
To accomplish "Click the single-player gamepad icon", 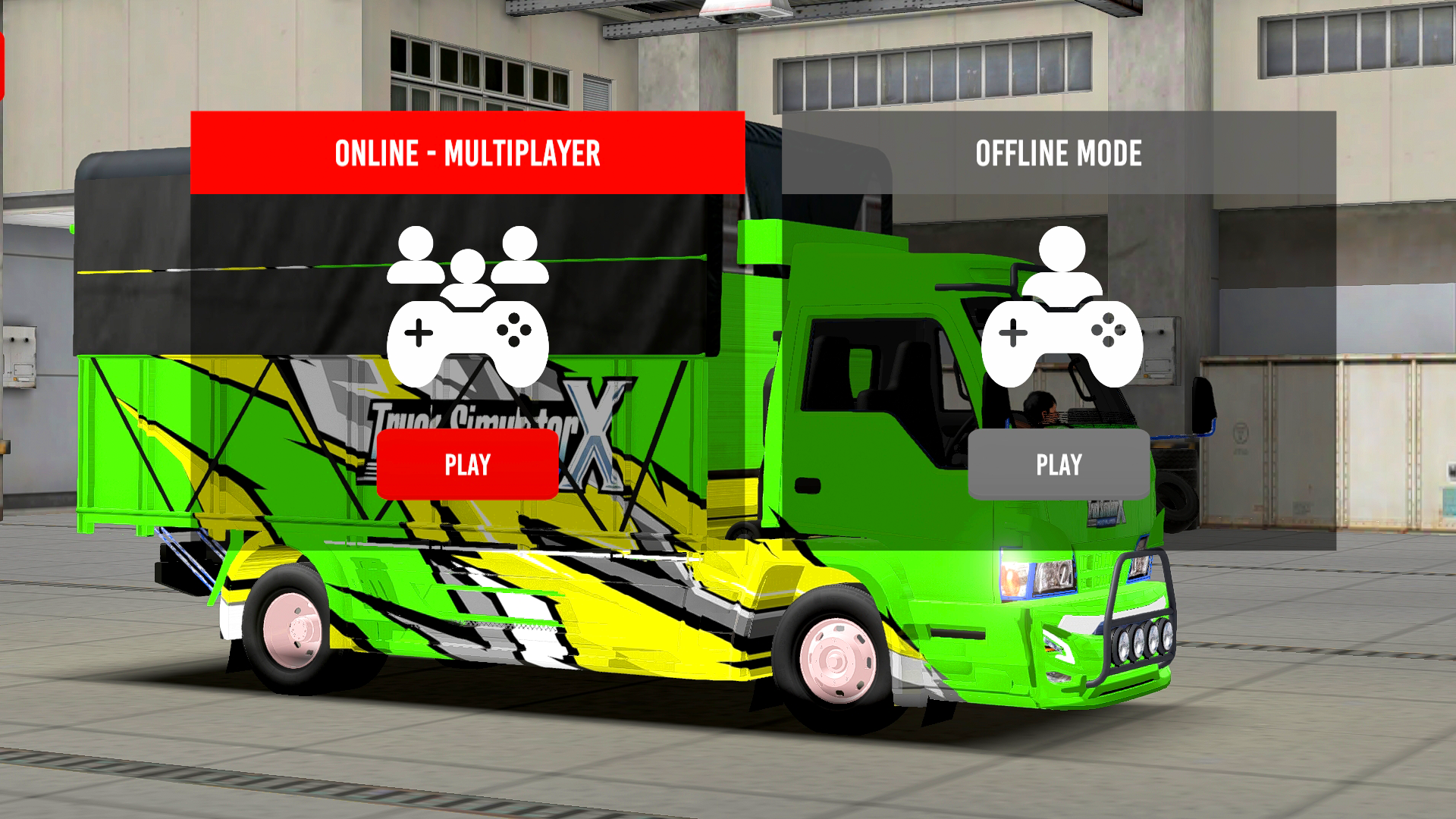I will 1062,307.
